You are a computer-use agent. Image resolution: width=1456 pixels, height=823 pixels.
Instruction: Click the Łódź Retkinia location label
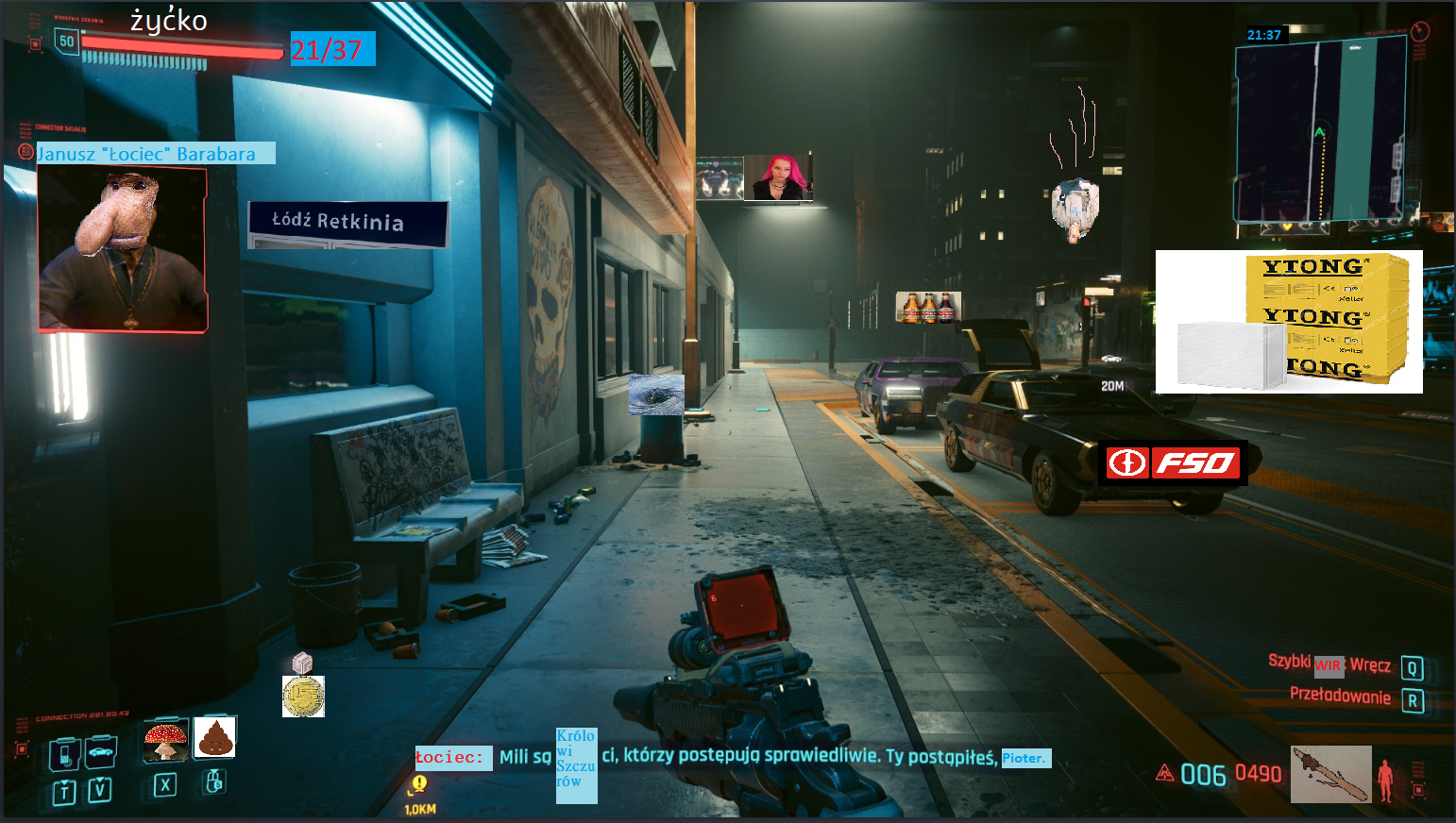point(347,223)
